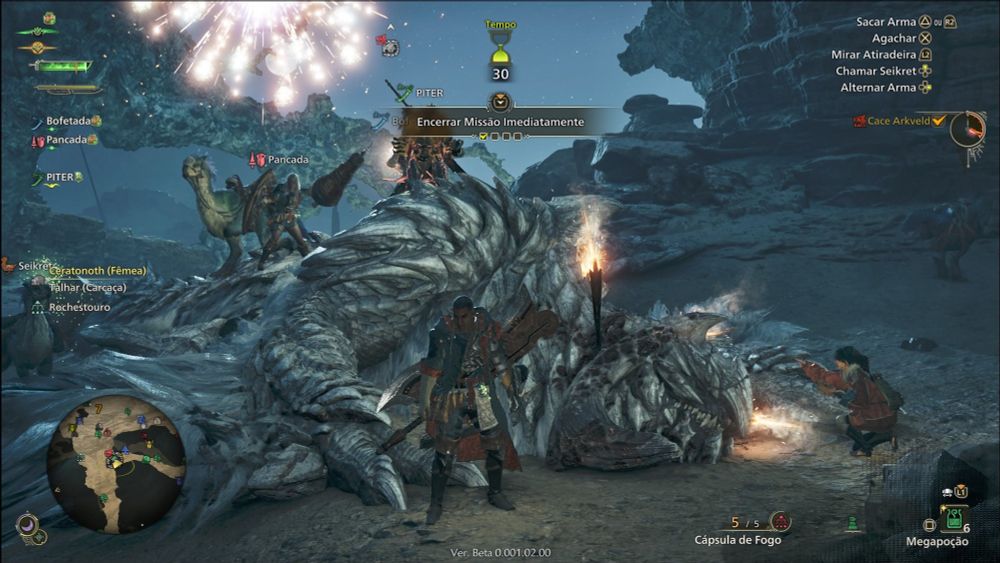Use the Megapoção item slot
1000x563 pixels.
953,519
